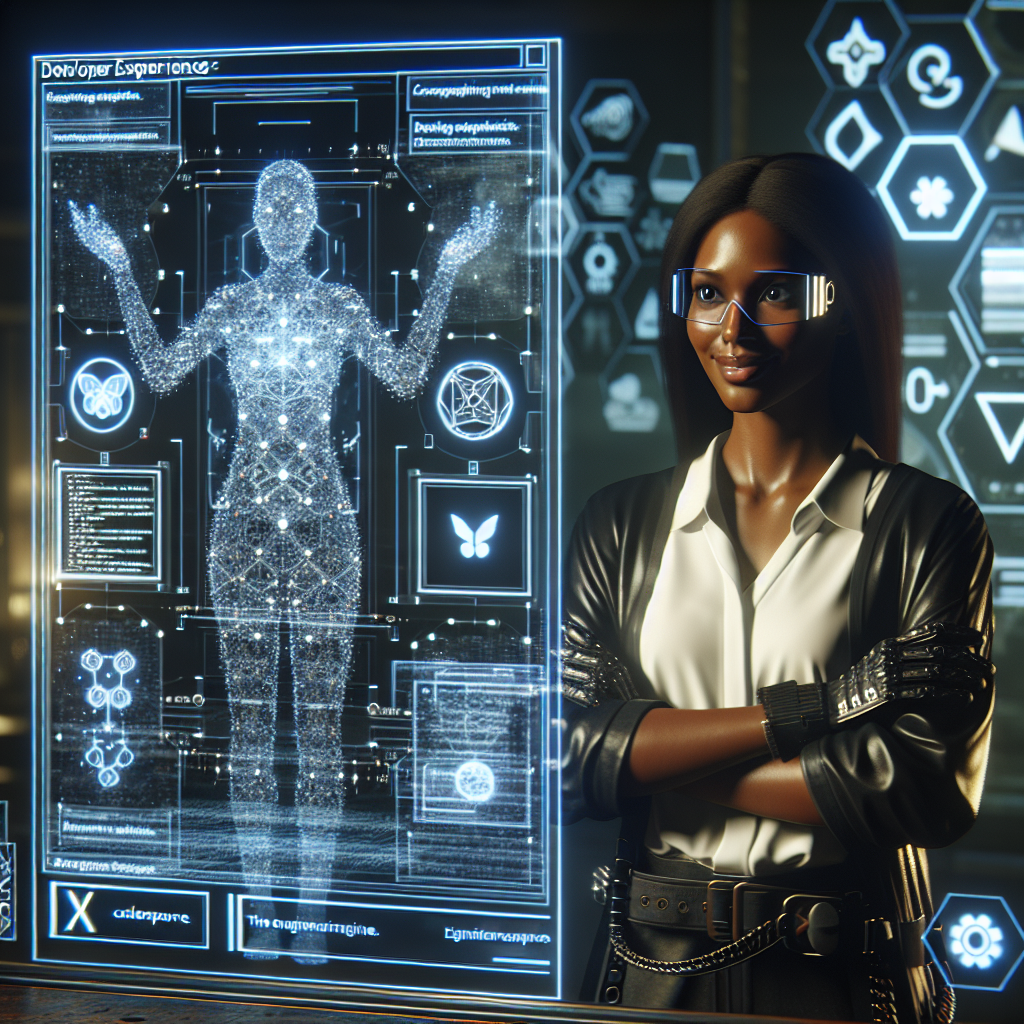Open the gear hexagon settings icon
Screen dimensions: 1024x1024
975,942
